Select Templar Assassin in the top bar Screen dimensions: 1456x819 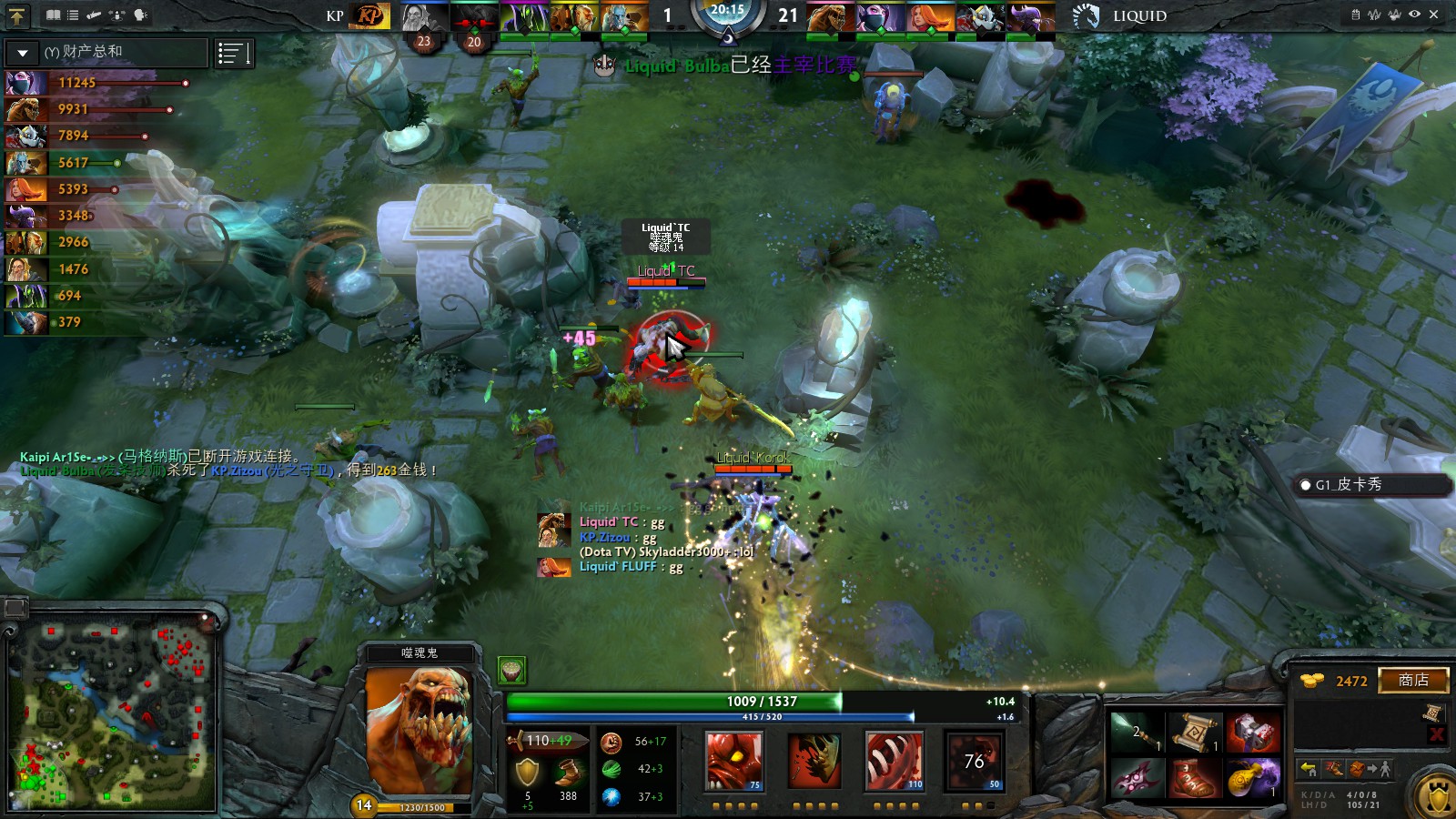pos(880,16)
